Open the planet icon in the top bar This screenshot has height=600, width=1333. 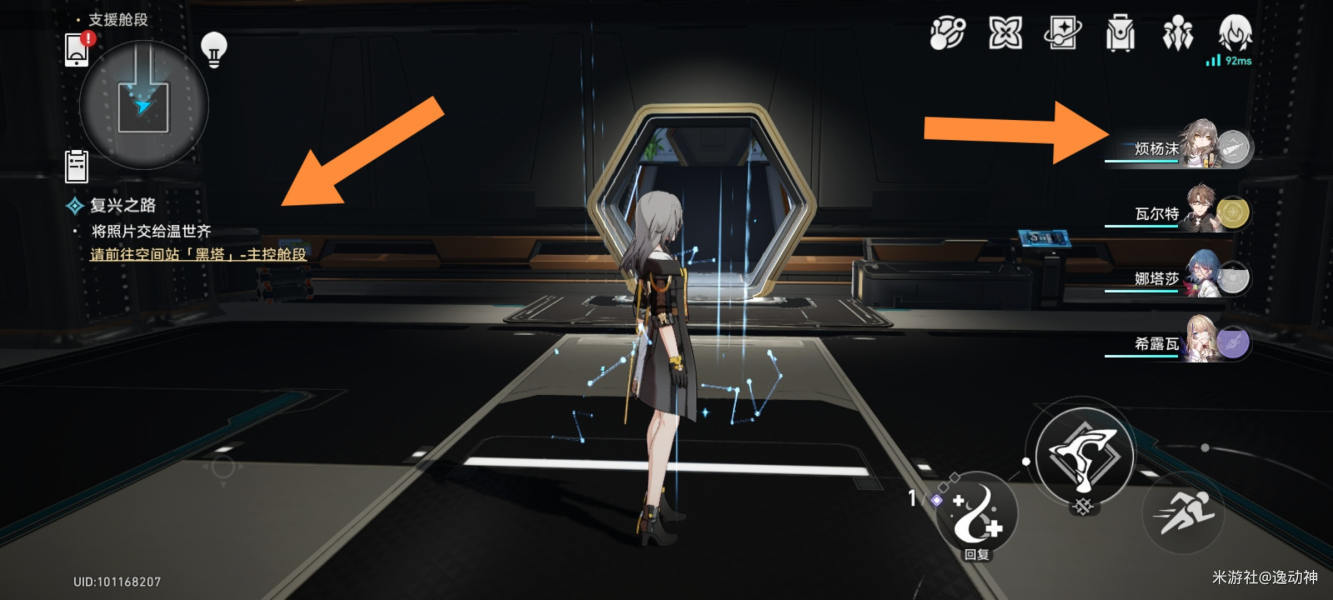point(946,34)
